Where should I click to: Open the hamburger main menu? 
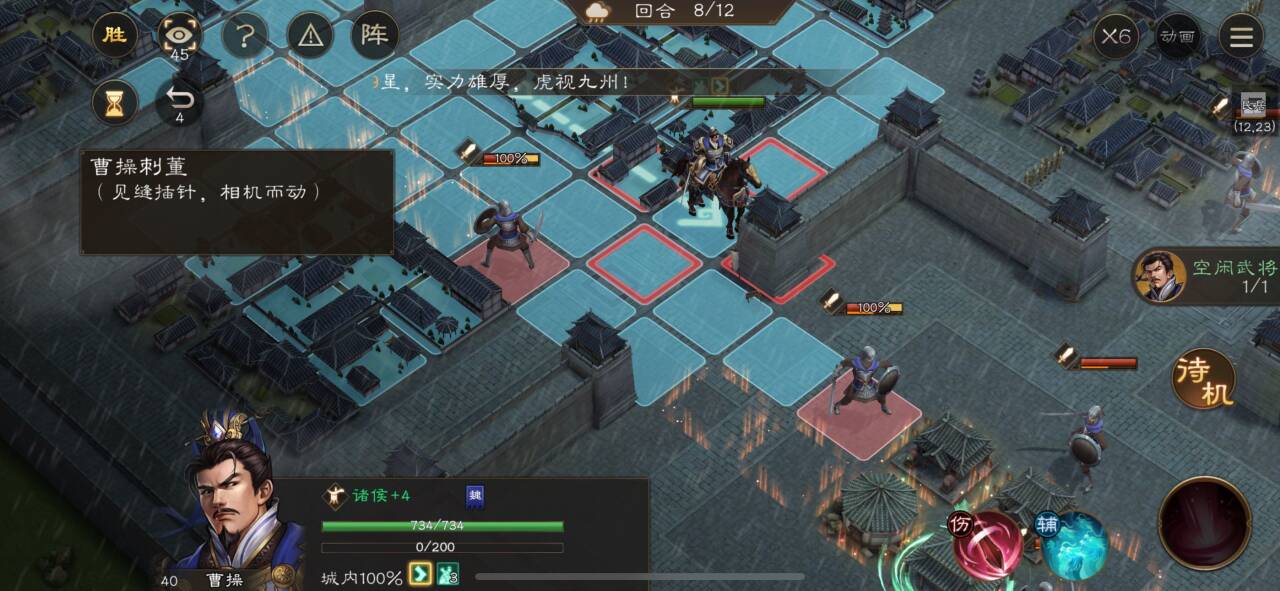coord(1241,37)
